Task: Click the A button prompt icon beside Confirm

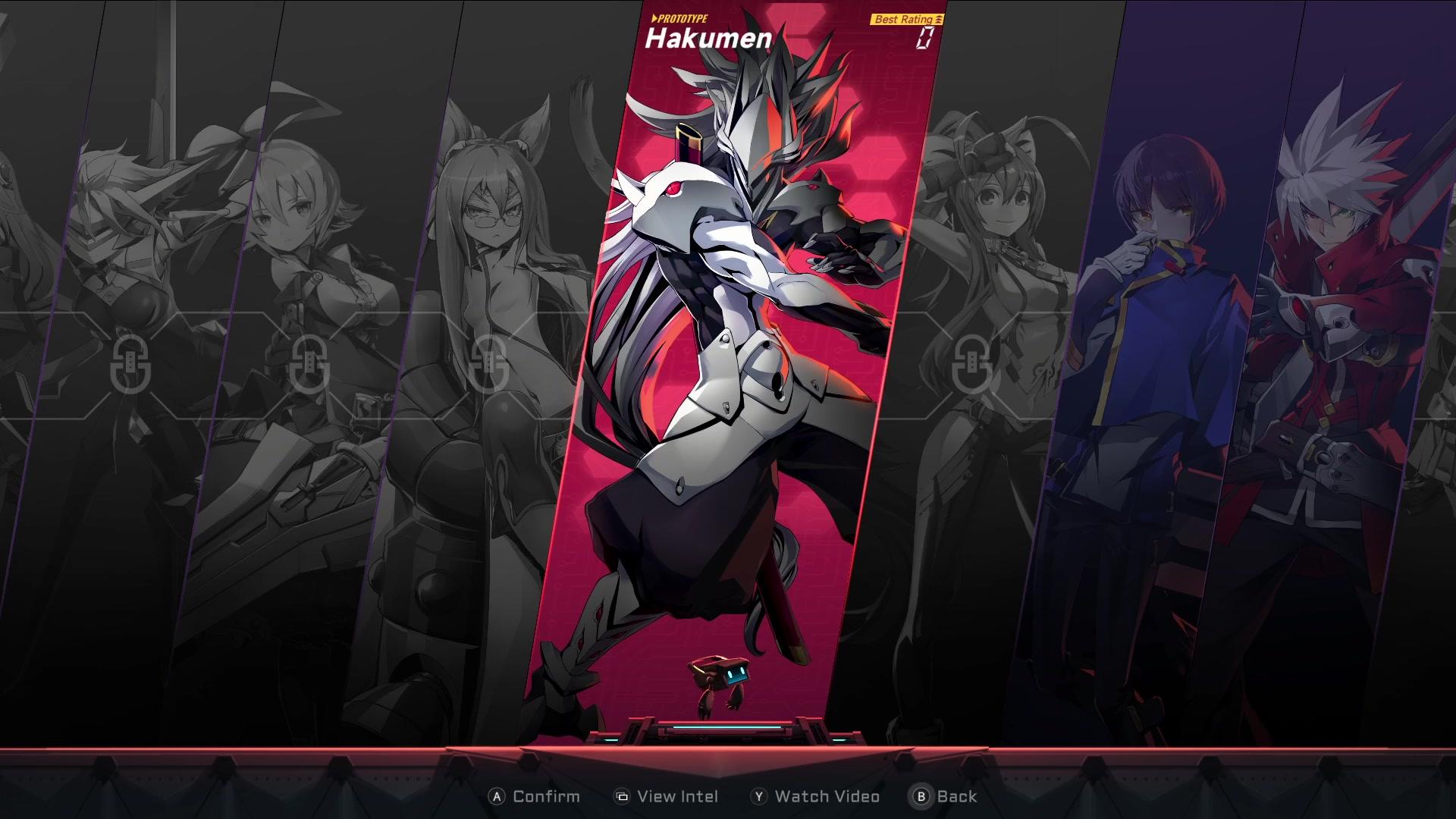Action: click(497, 796)
